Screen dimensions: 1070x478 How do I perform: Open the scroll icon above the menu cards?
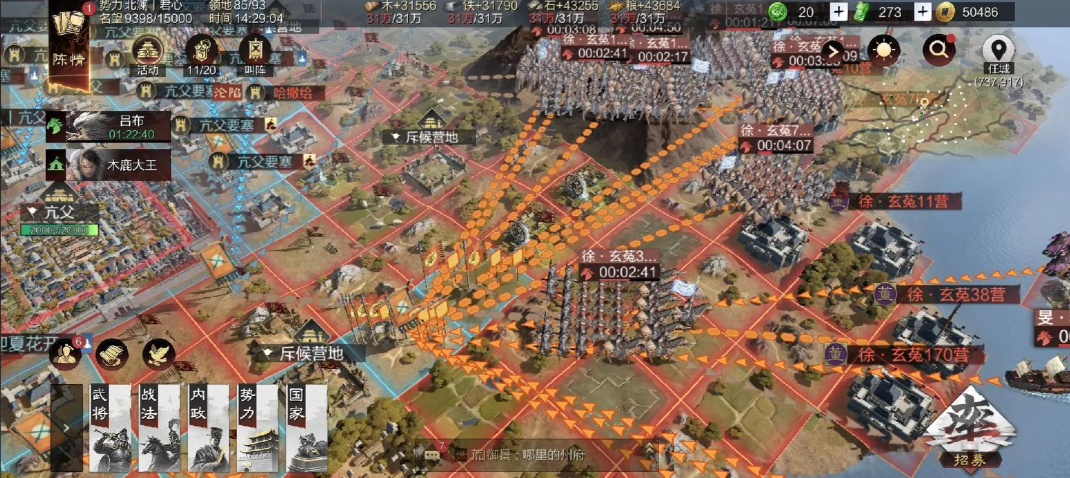click(110, 352)
